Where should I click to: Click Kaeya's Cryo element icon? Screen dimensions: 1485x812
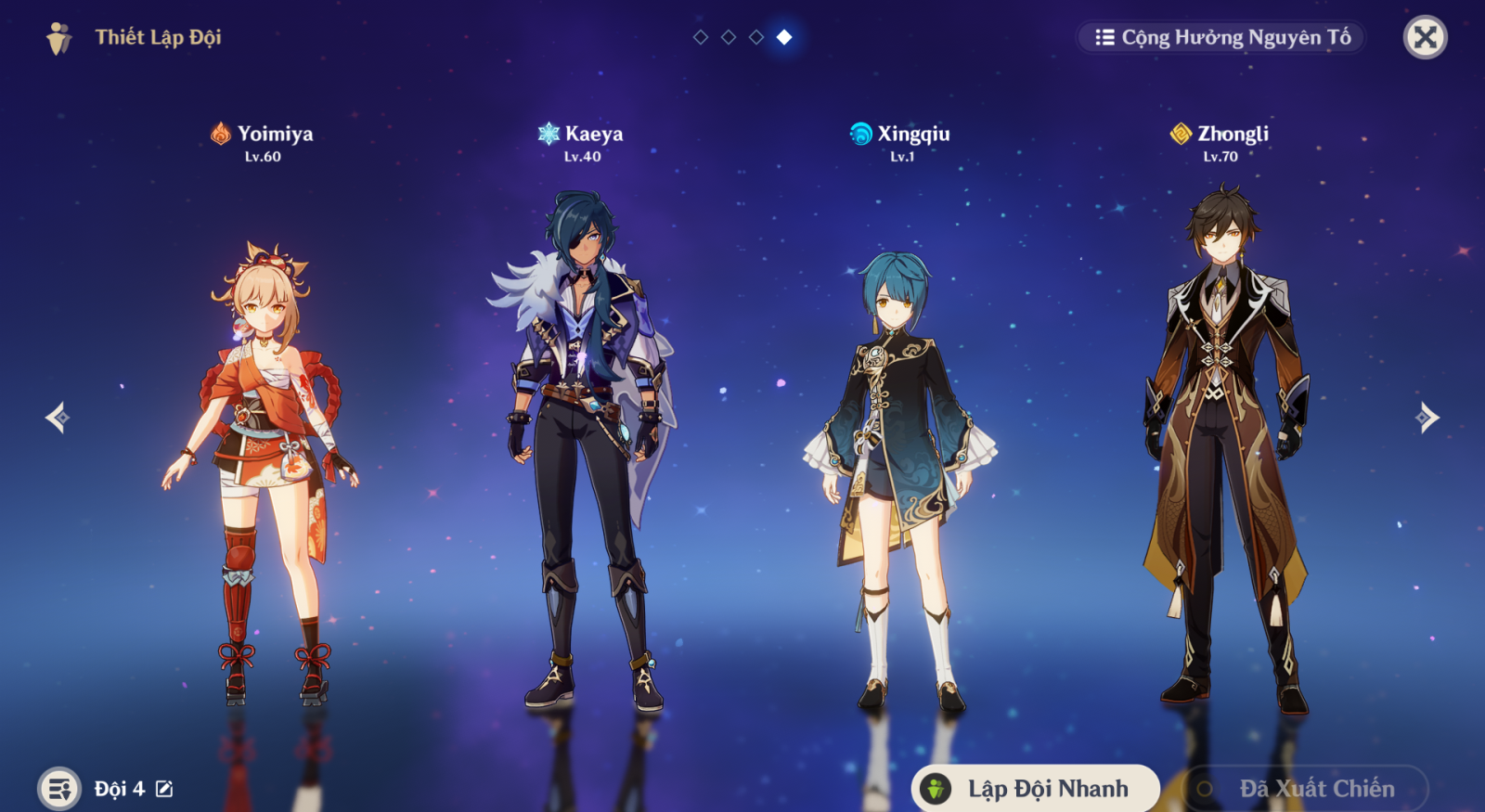tap(547, 133)
